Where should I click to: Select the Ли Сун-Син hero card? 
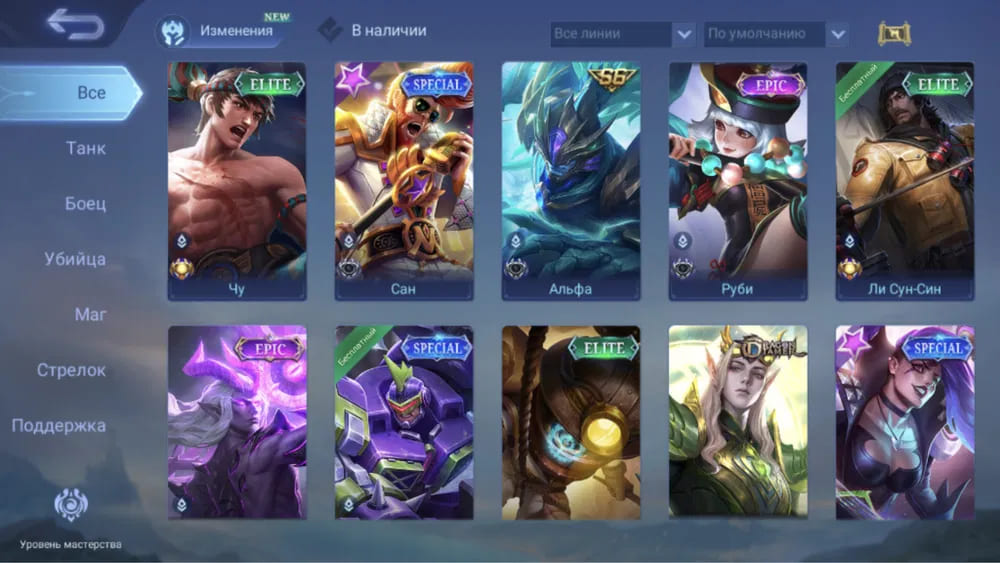point(905,180)
